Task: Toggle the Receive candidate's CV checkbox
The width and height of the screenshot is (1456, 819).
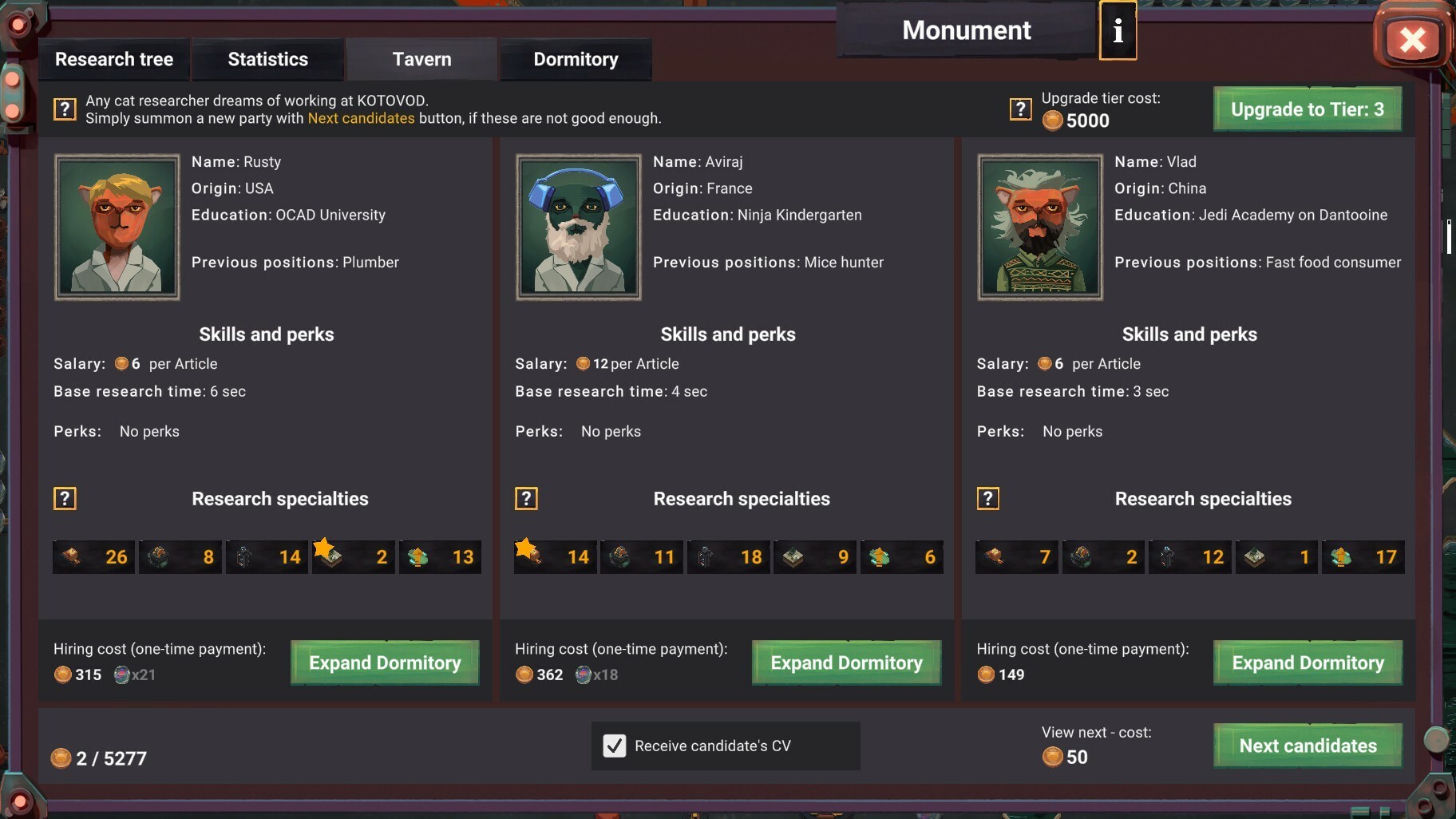Action: pos(613,746)
